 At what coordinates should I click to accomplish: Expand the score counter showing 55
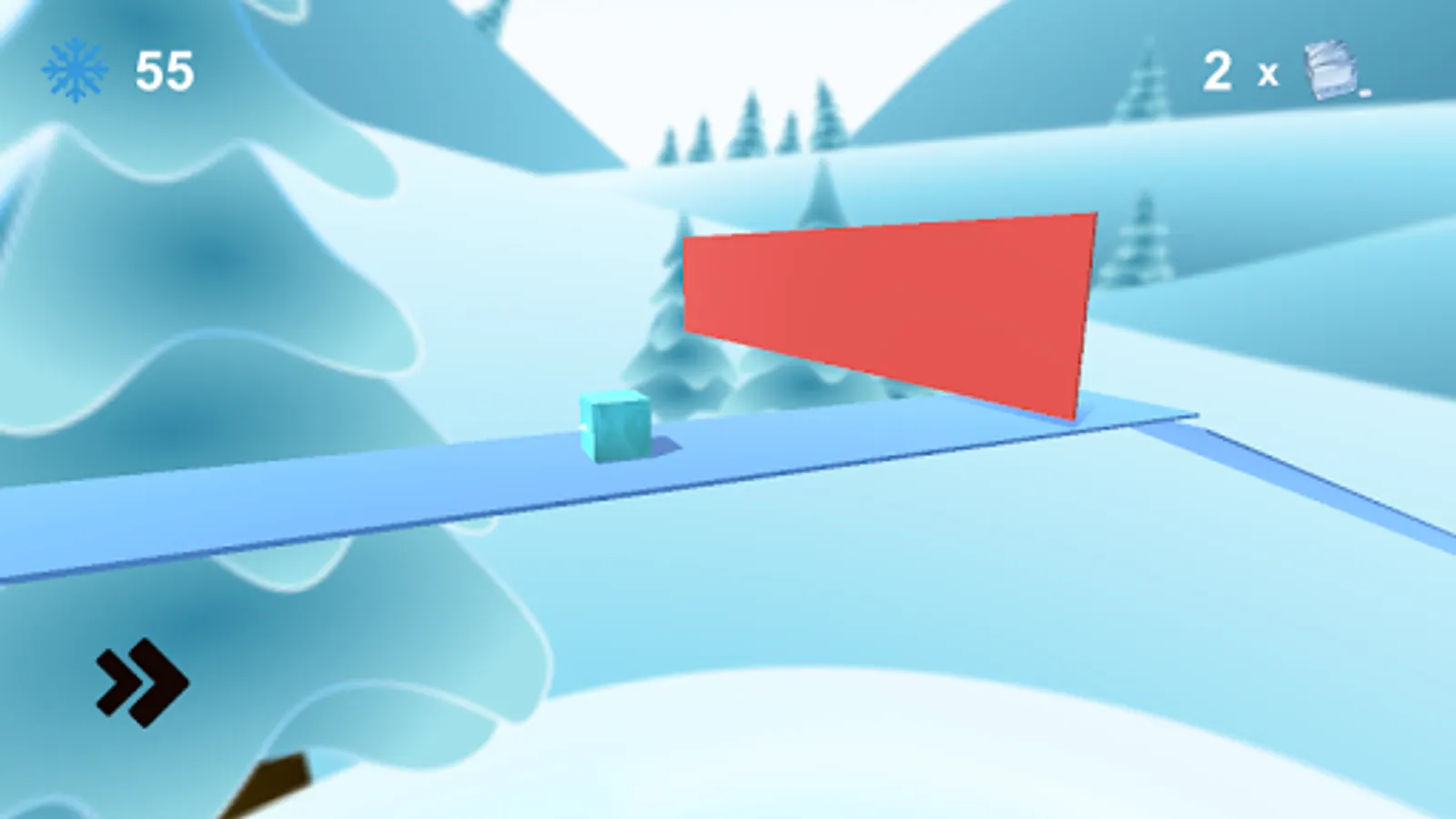coord(164,68)
